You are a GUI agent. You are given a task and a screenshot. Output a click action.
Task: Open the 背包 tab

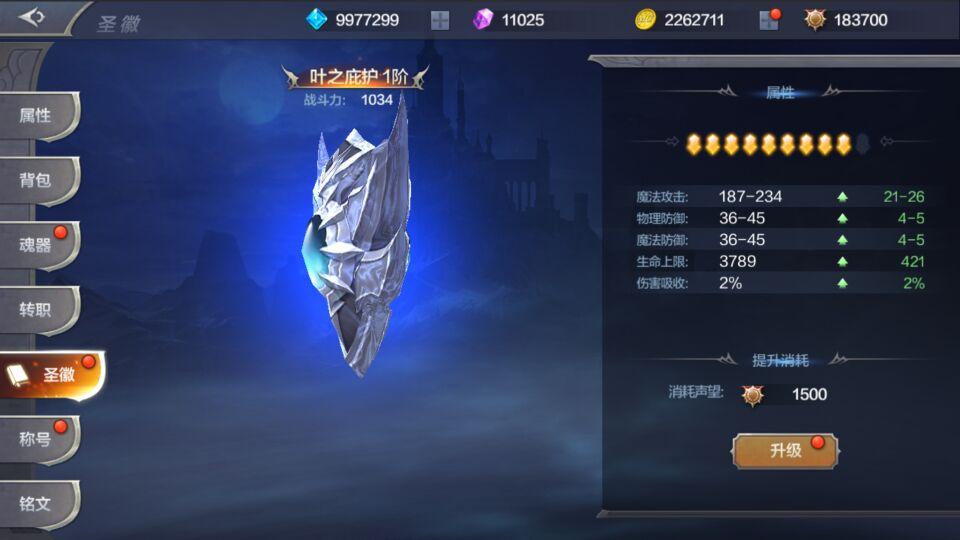pyautogui.click(x=36, y=180)
